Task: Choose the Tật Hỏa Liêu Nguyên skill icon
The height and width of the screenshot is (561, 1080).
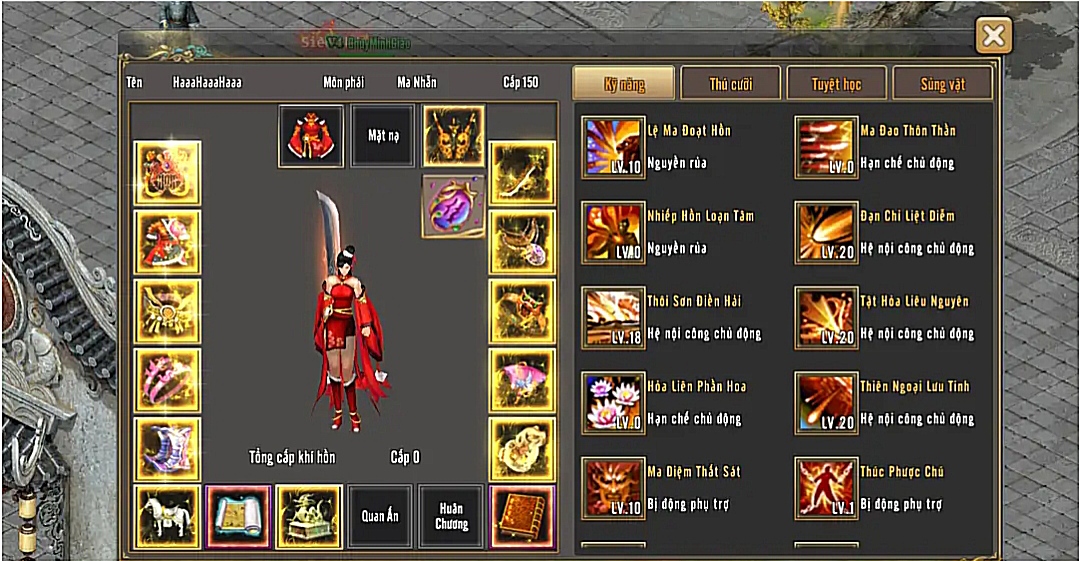Action: tap(826, 317)
